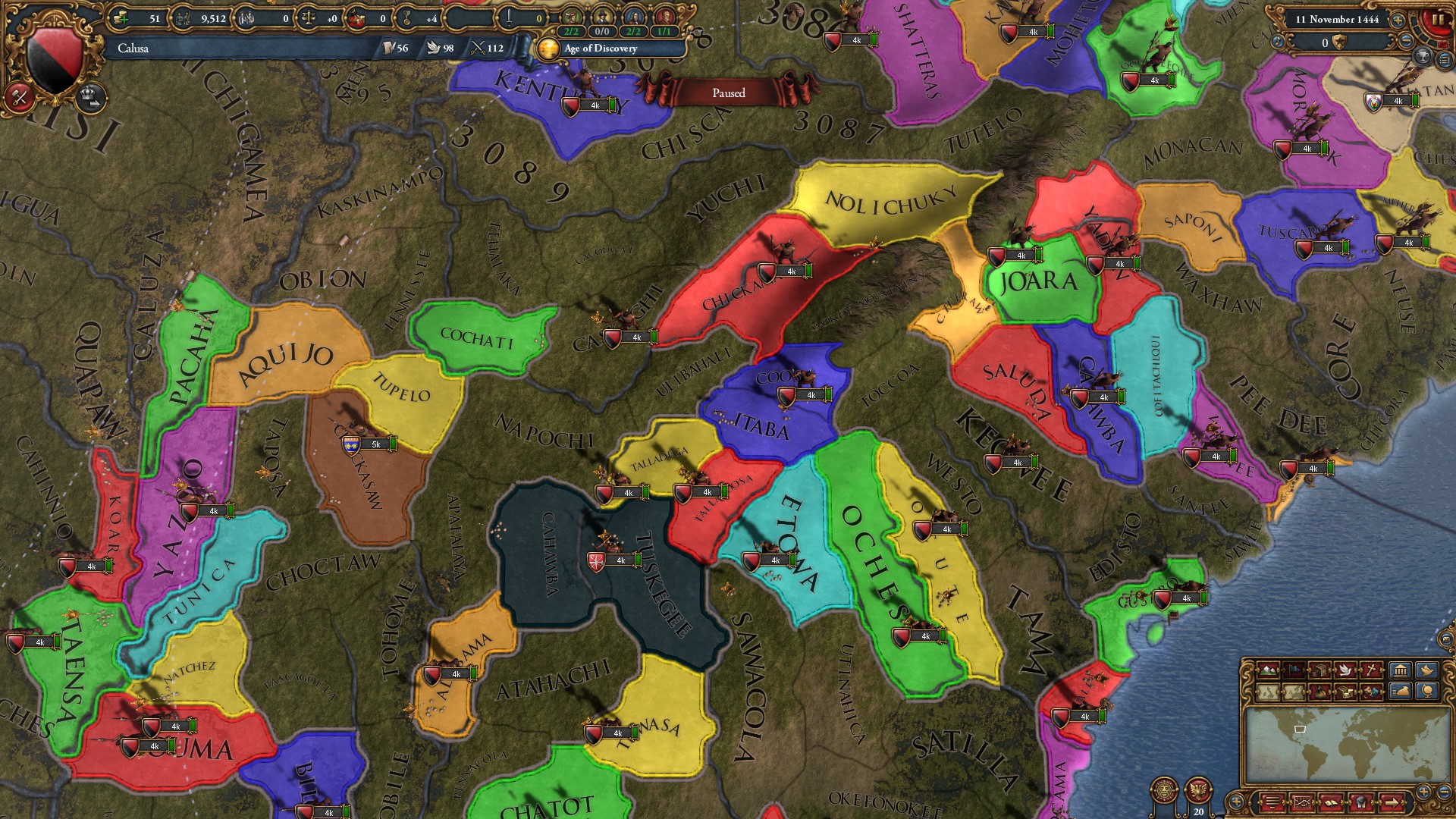The width and height of the screenshot is (1456, 819).
Task: Open the political mapmode
Action: point(1294,669)
